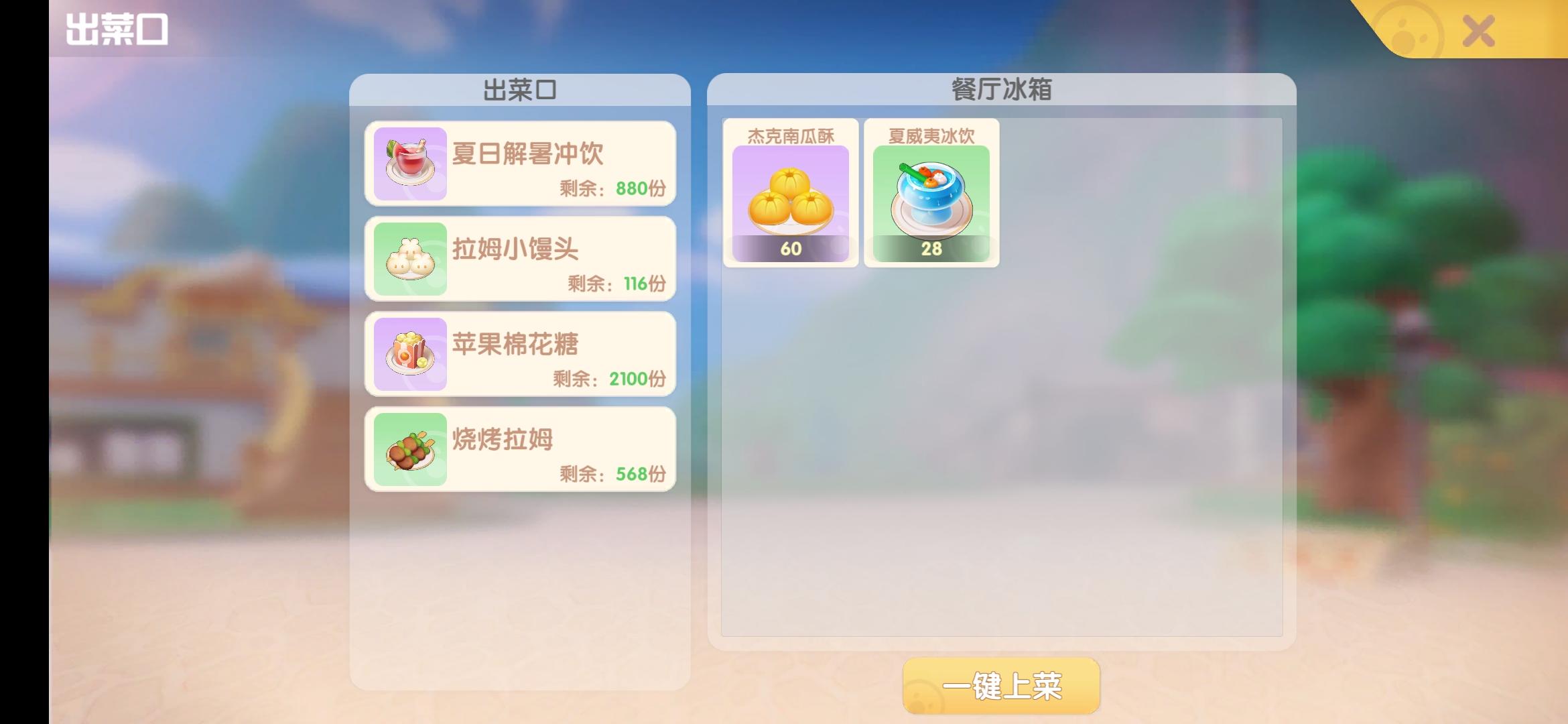Click the 夏日解暑冲饮 dish entry card
This screenshot has height=724, width=1568.
tap(518, 163)
